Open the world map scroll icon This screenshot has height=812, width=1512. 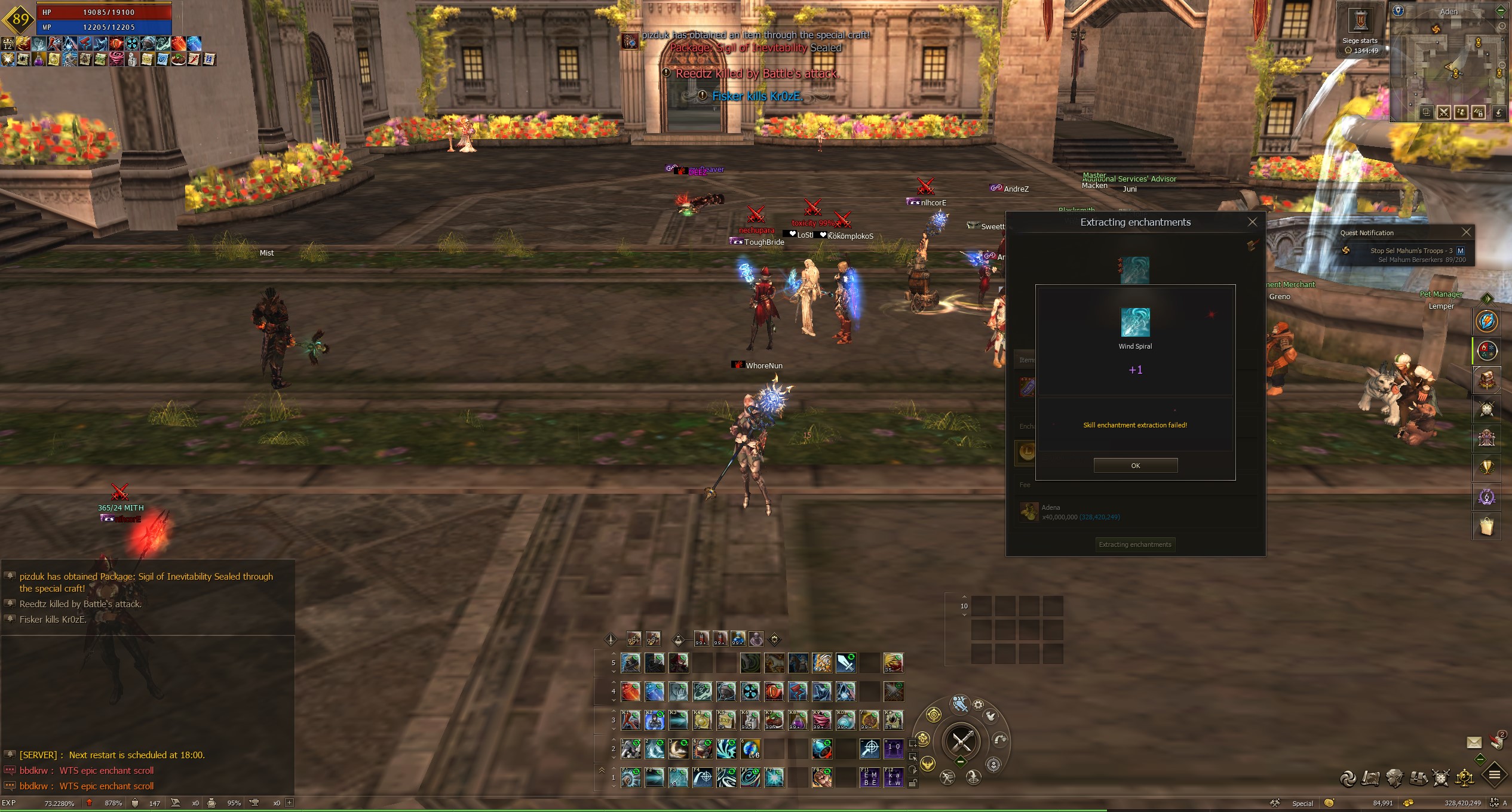(x=1371, y=778)
